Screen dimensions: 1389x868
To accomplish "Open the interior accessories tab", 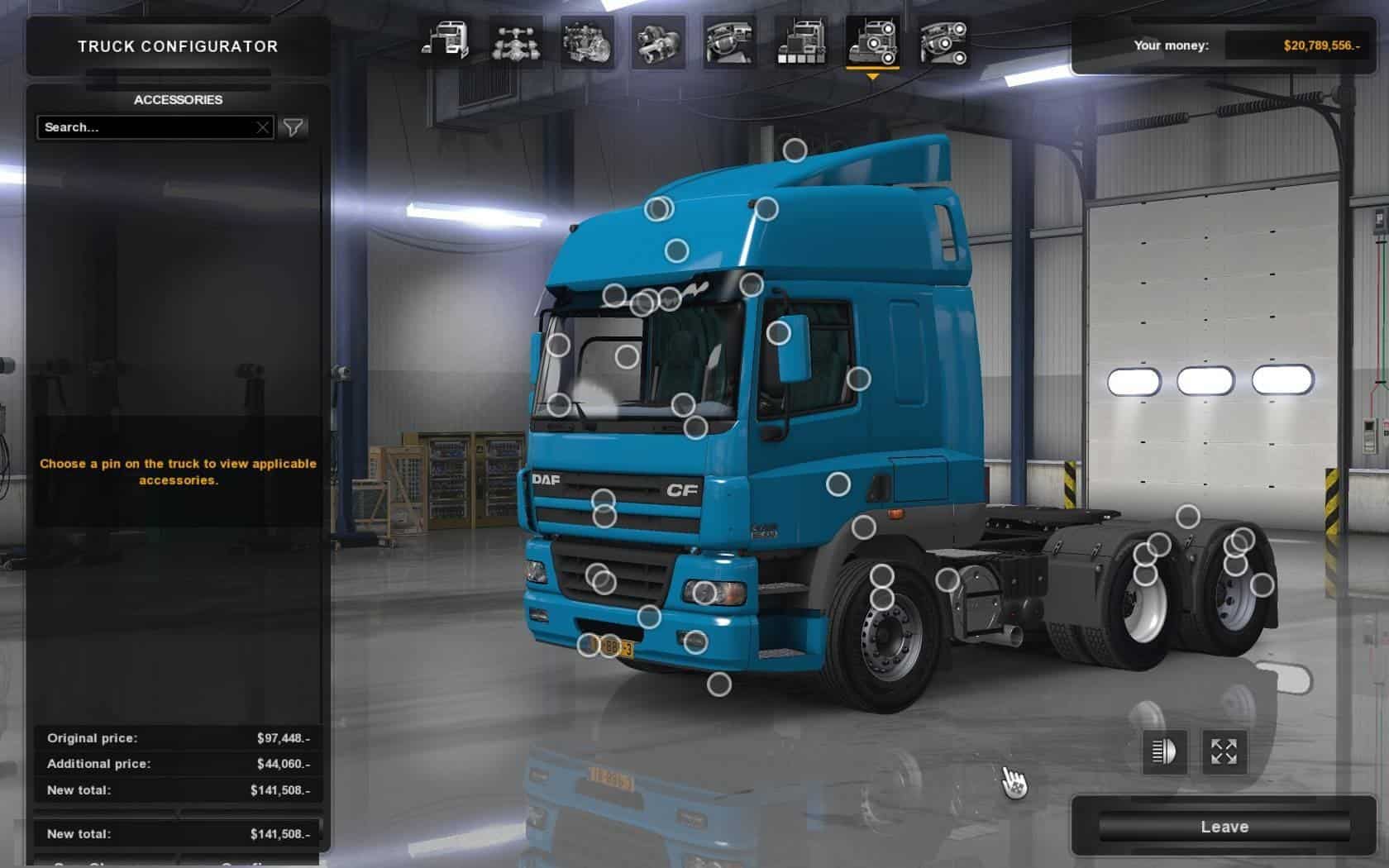I will [x=943, y=41].
